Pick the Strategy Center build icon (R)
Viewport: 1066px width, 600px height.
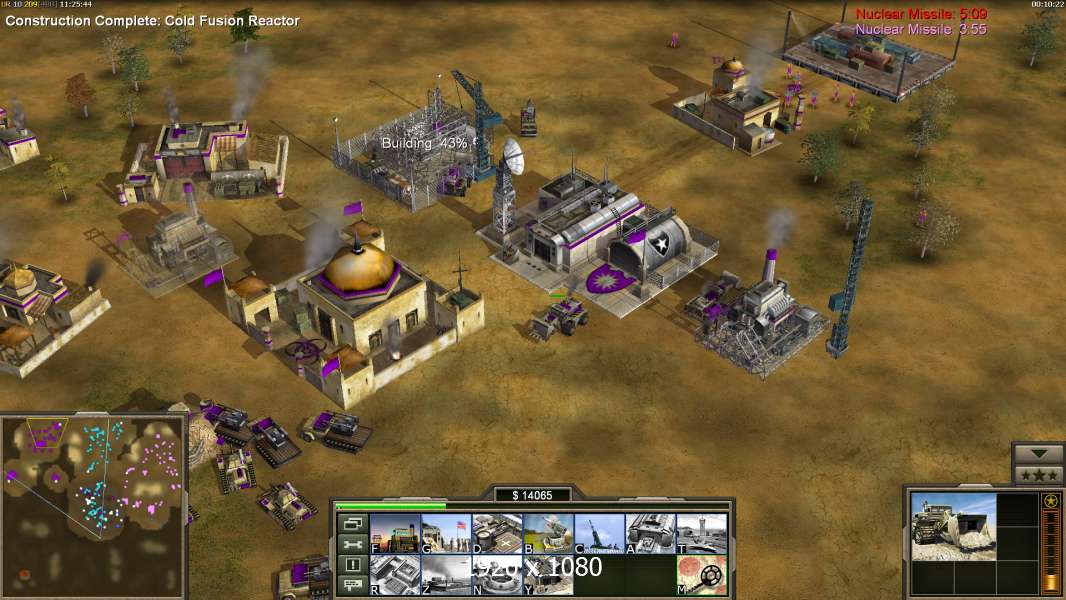(x=395, y=575)
